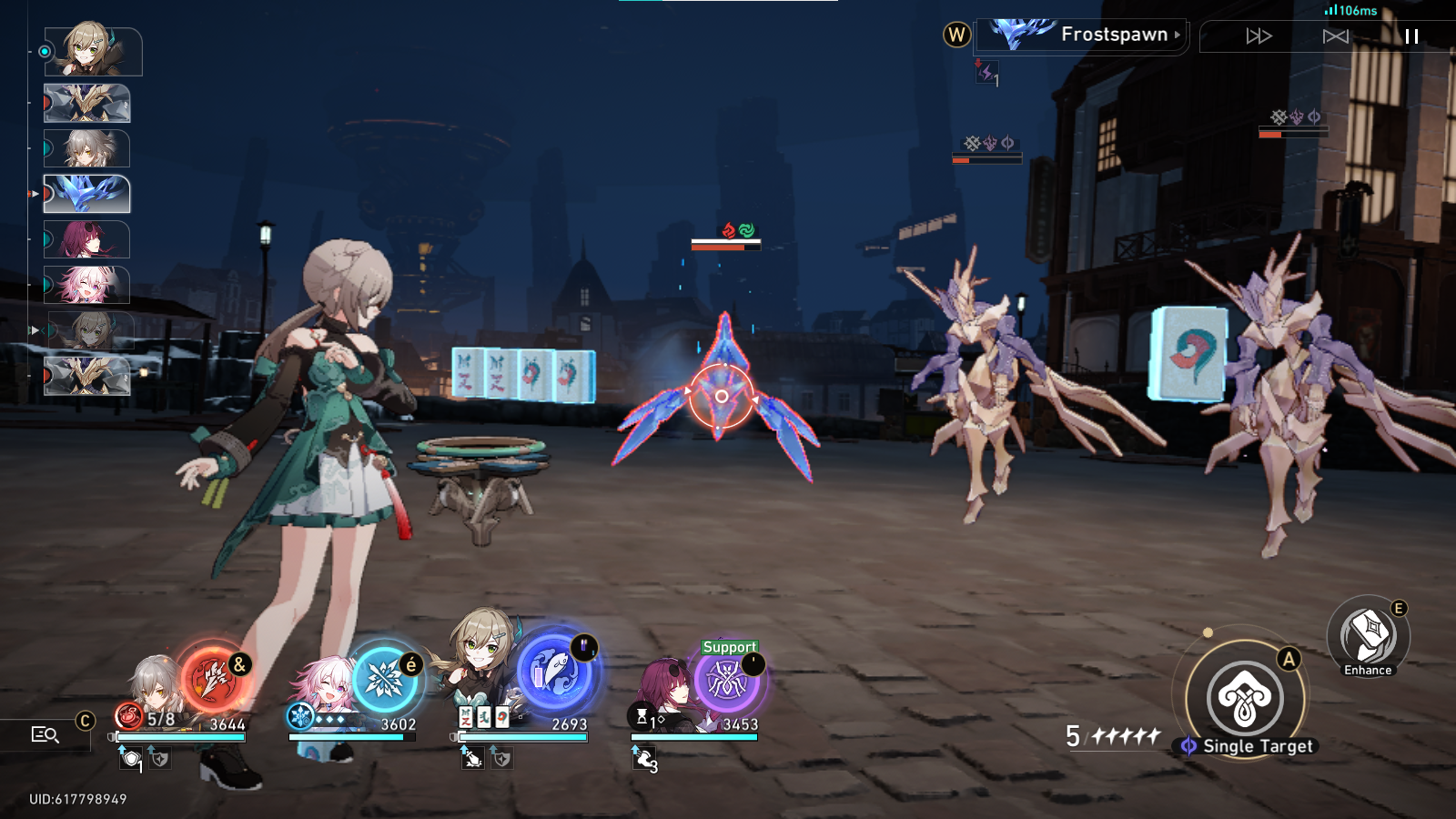Toggle double-speed fast-forward mode
This screenshot has width=1456, height=819.
[1258, 36]
